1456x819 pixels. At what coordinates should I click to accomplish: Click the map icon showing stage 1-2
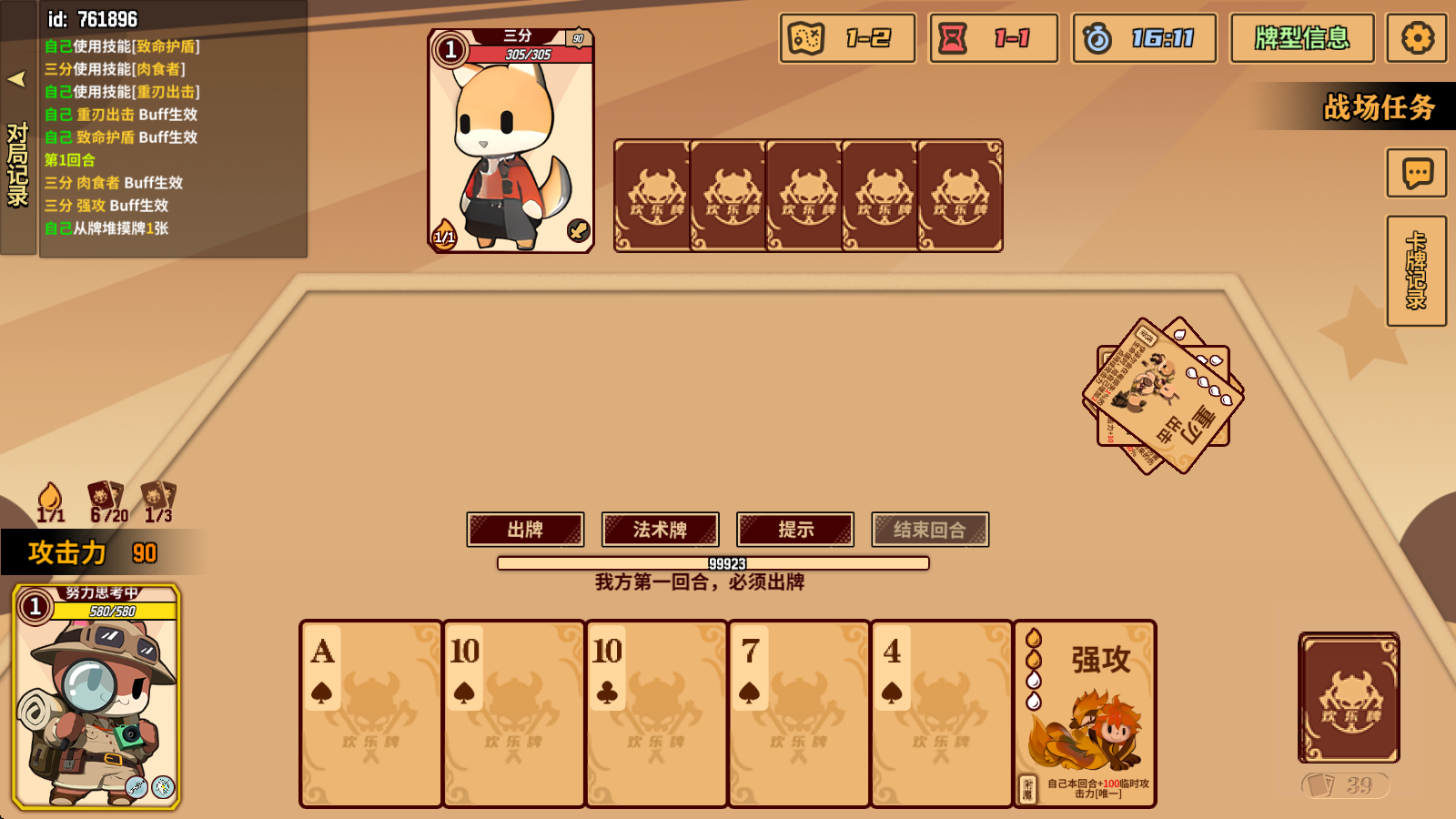(845, 38)
